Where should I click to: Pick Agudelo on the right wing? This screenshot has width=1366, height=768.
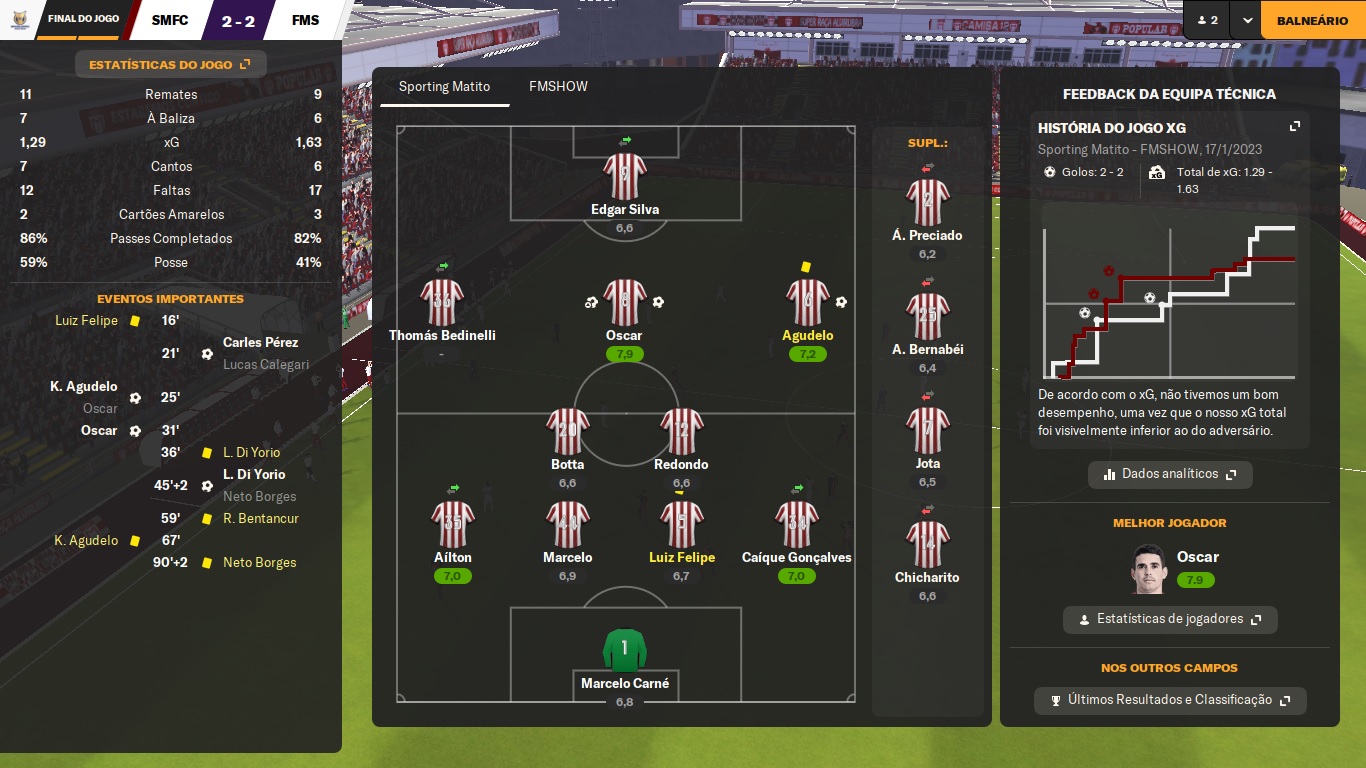(x=807, y=305)
